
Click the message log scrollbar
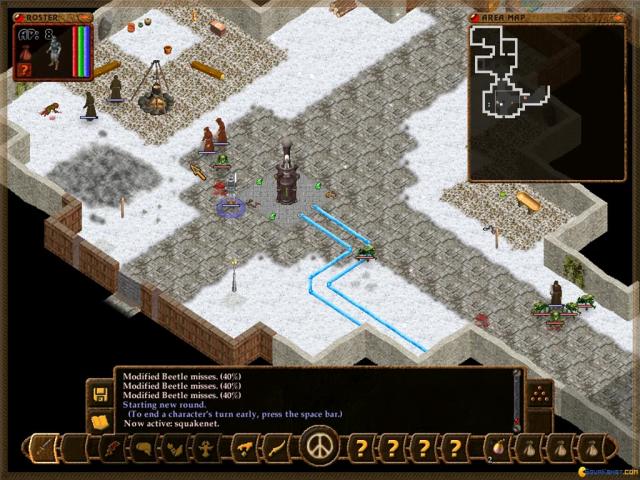[517, 397]
